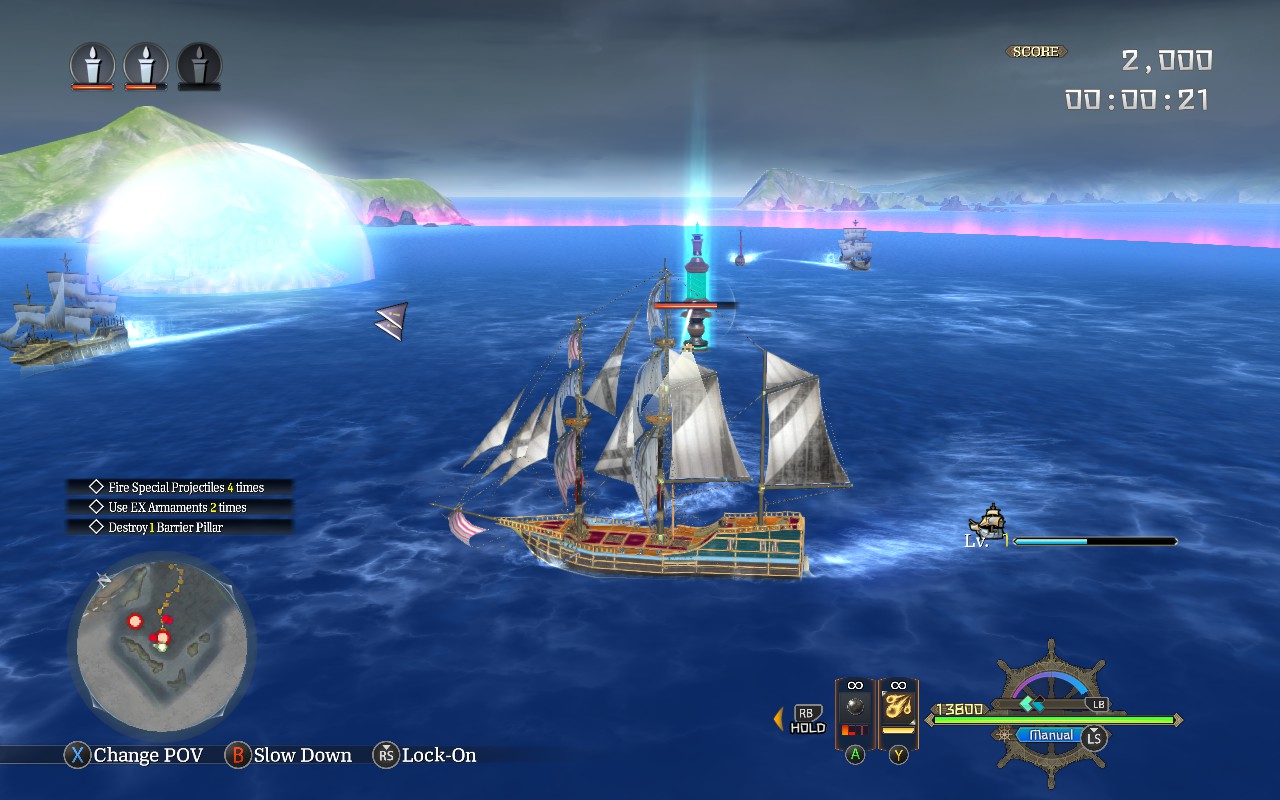
Task: Click the orange arrow beside the weapon slots
Action: tap(778, 718)
